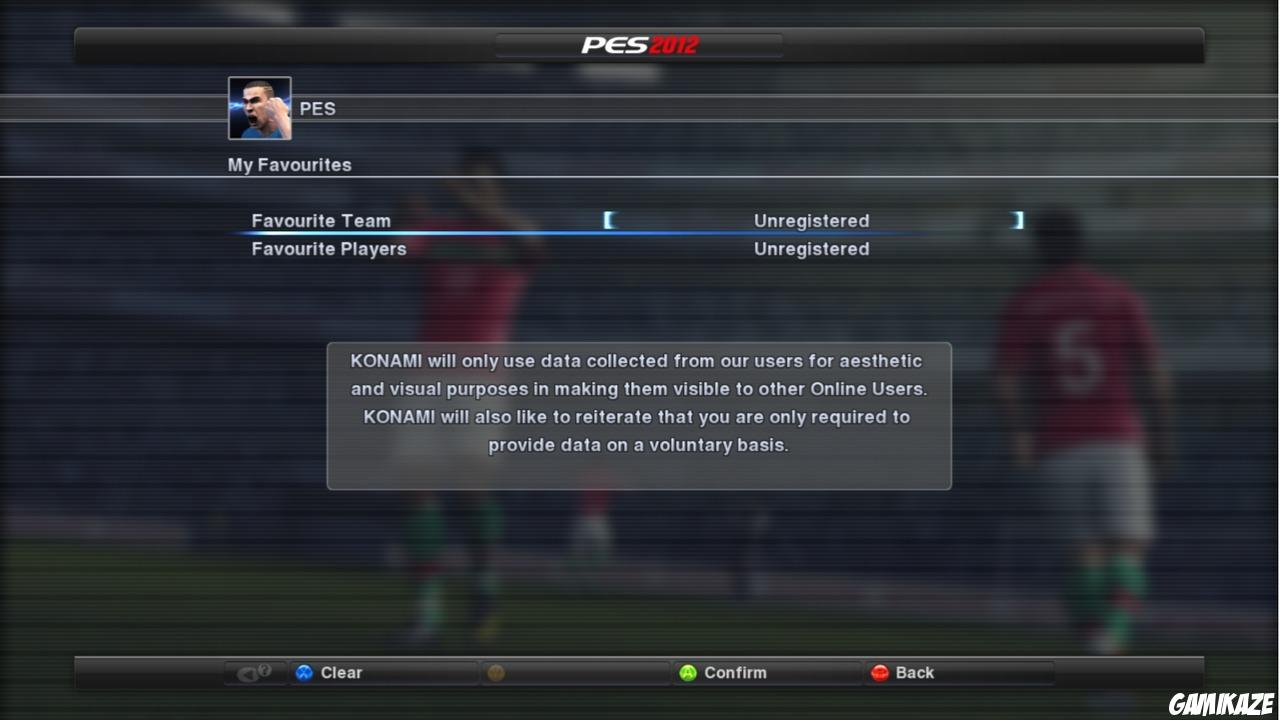
Task: Click the PES 2012 logo
Action: click(639, 43)
